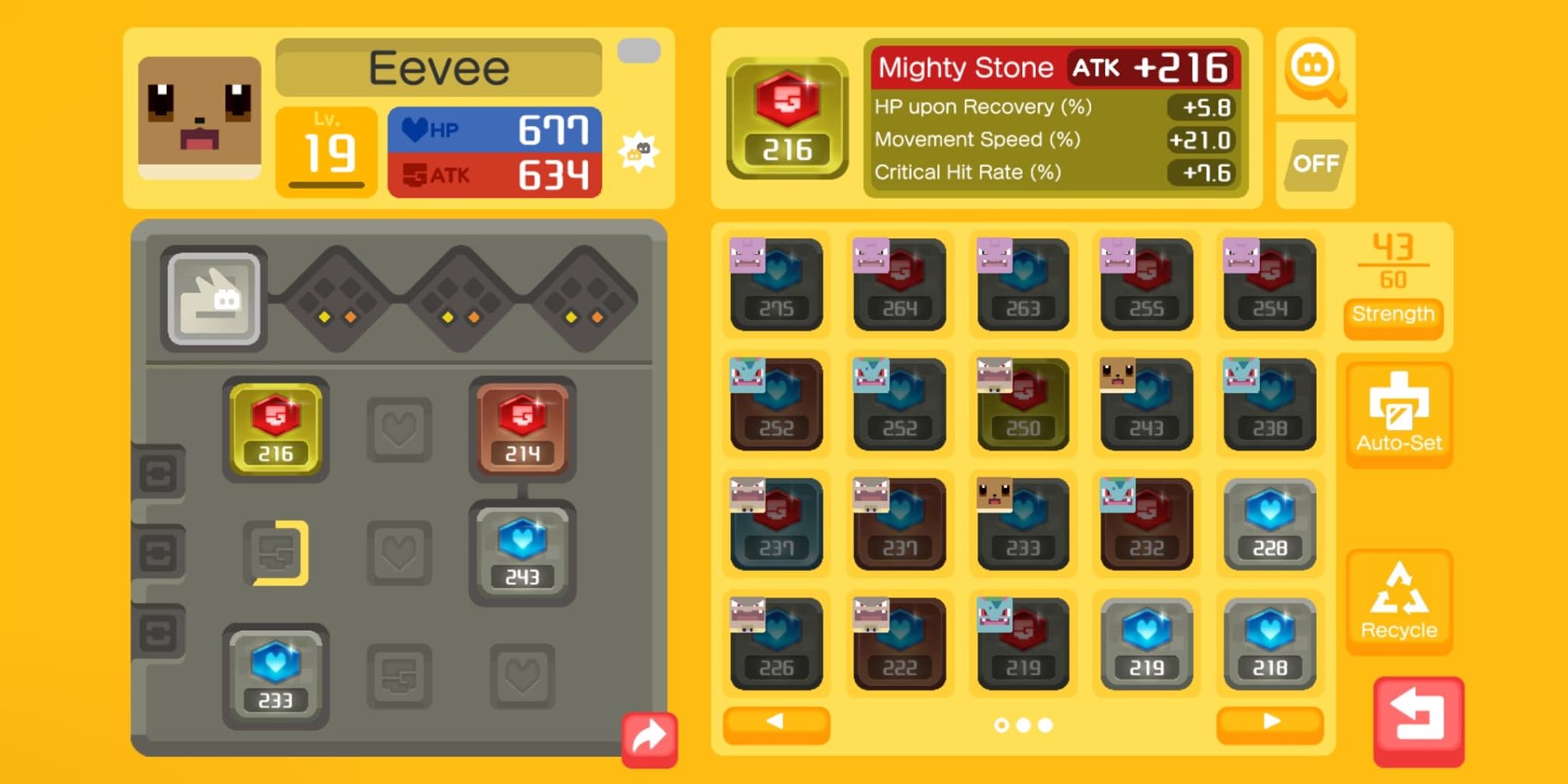Screen dimensions: 1568x784
Task: Open the Auto-Set stone option
Action: point(1399,414)
